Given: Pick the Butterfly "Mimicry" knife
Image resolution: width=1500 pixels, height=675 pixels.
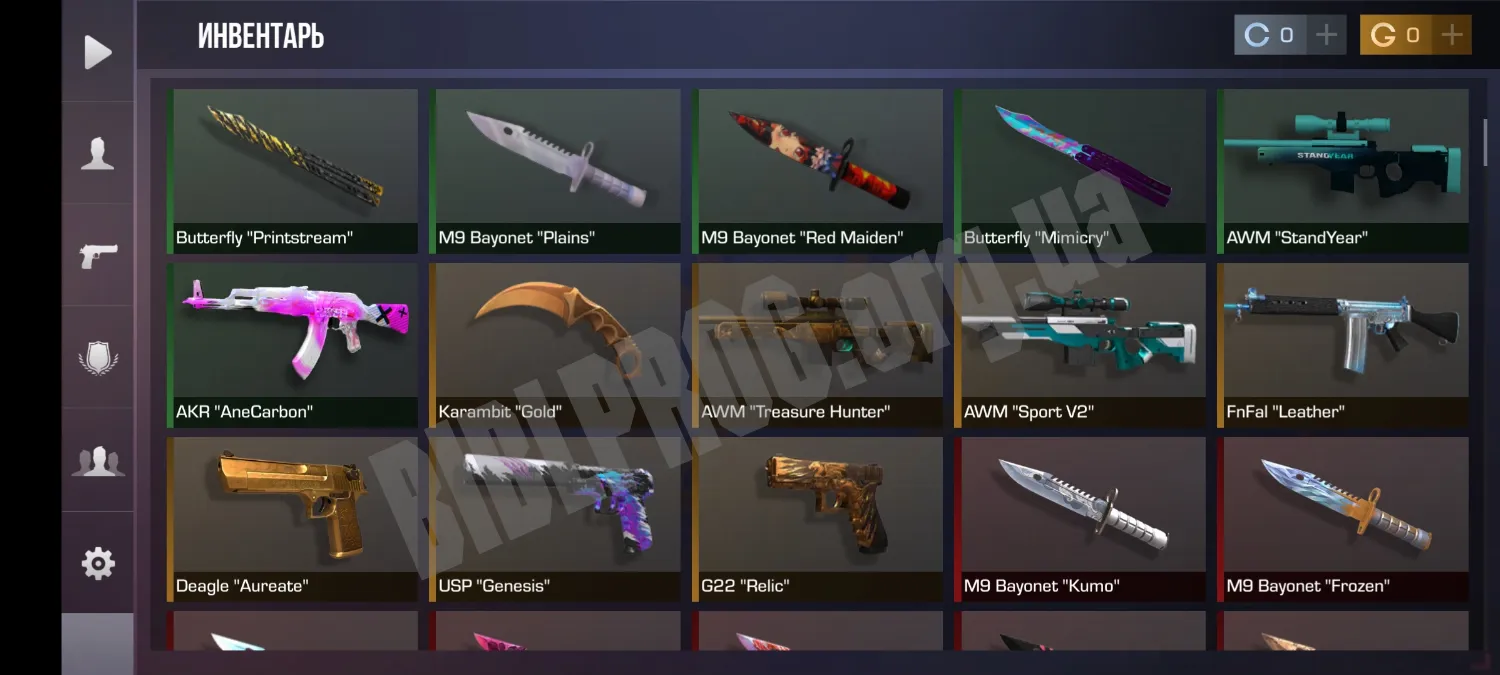Looking at the screenshot, I should [1080, 170].
